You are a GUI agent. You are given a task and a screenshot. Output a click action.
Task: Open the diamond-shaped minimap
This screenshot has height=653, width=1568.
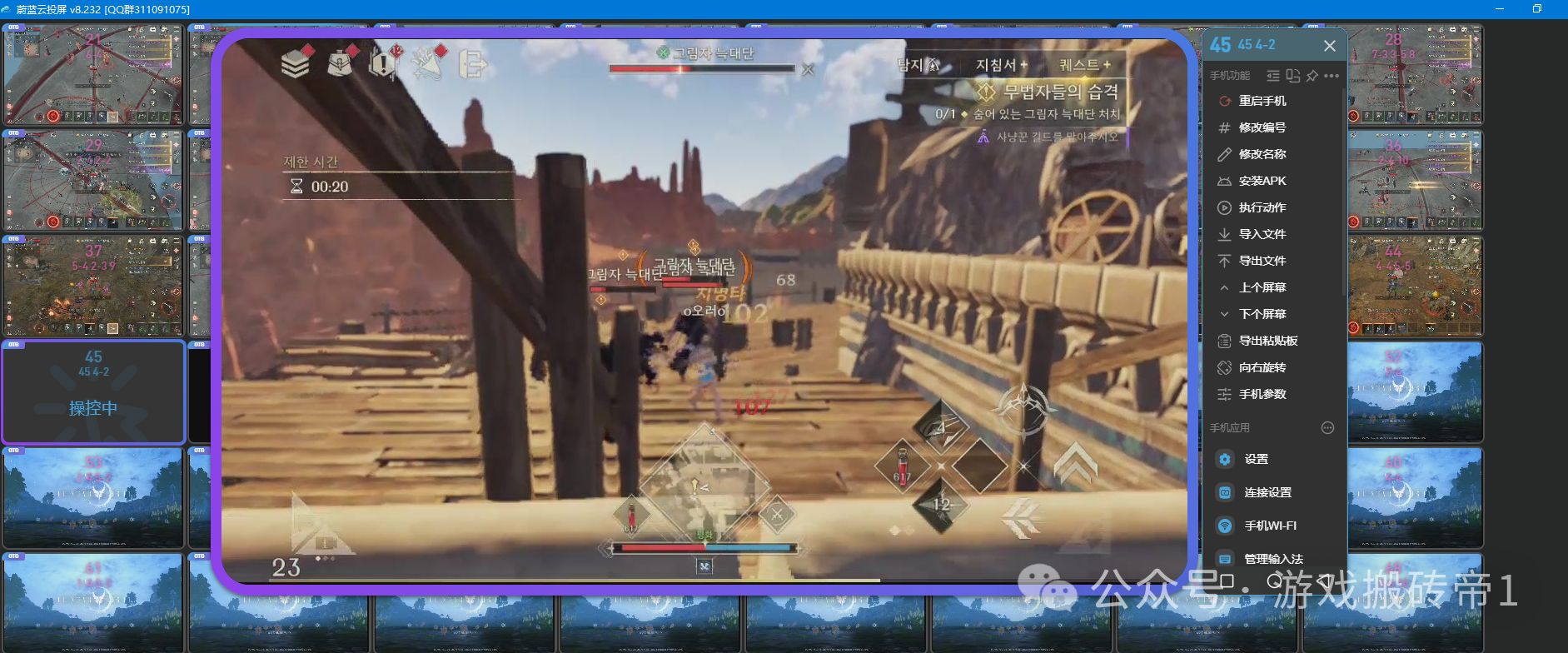(704, 483)
